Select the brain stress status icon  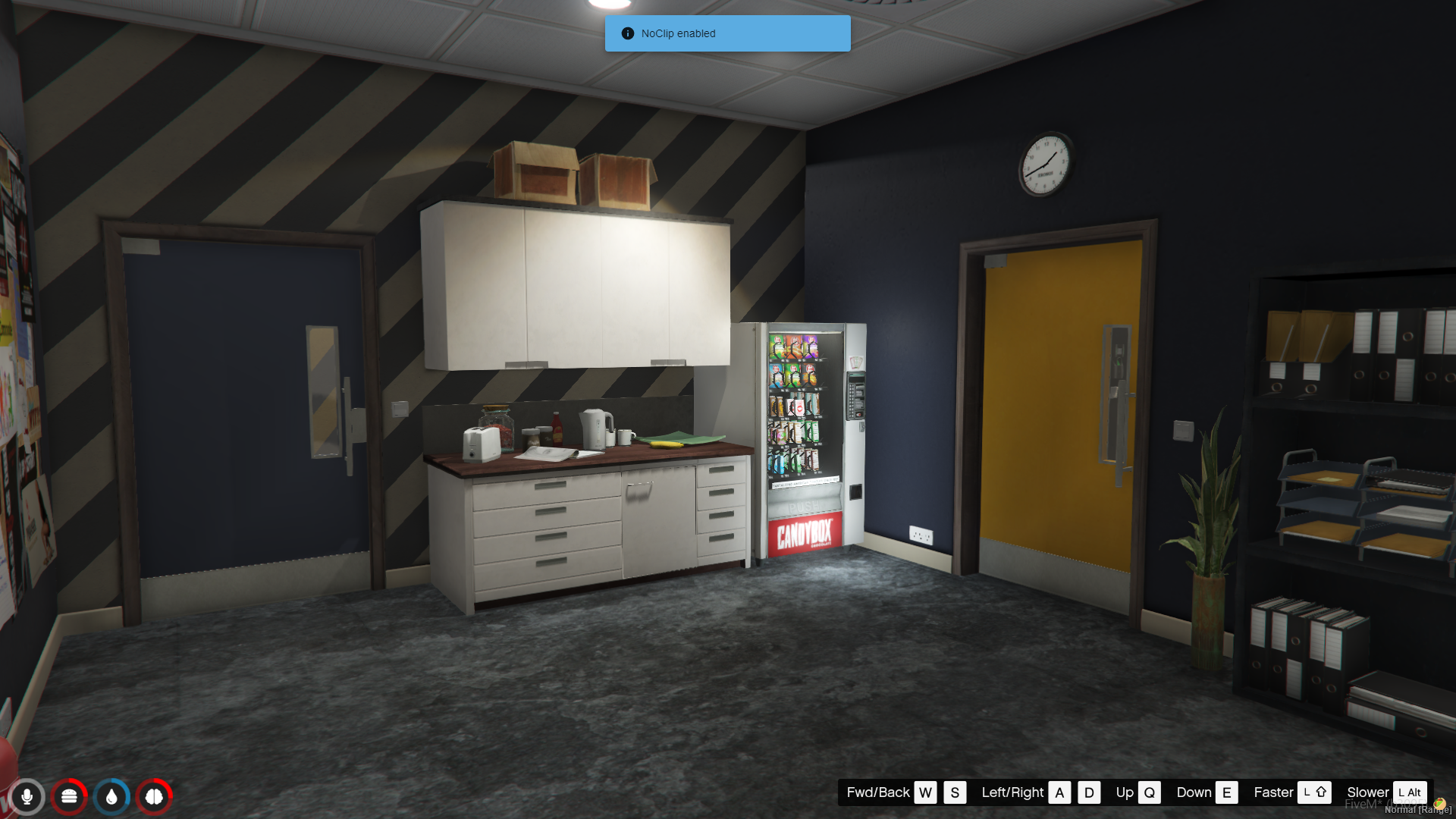pos(154,796)
